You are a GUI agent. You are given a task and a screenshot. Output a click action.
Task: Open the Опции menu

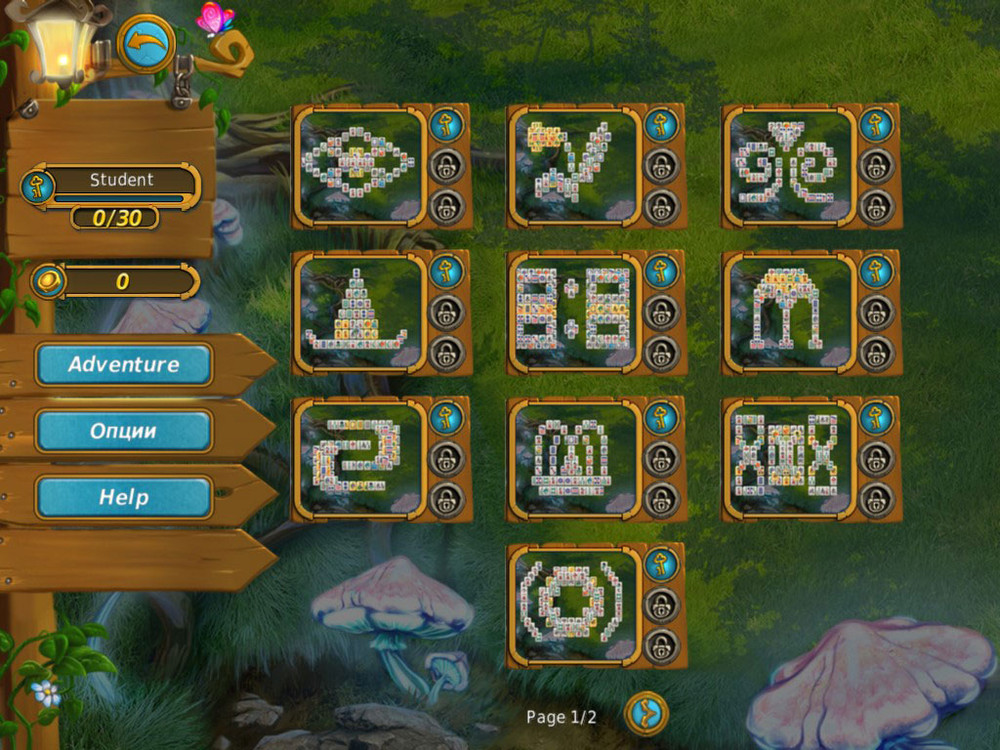click(x=124, y=431)
